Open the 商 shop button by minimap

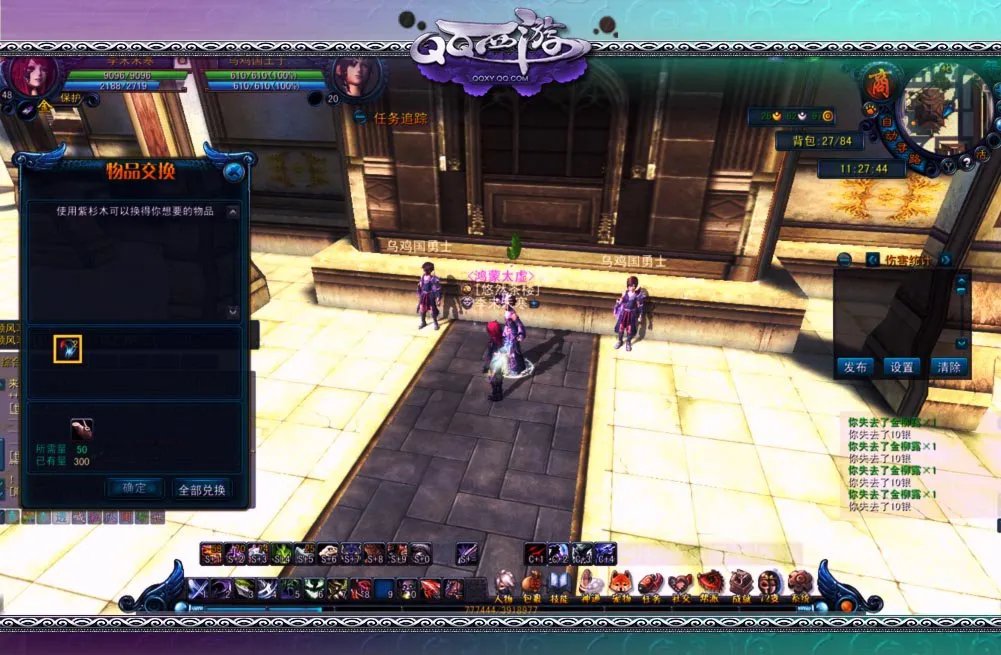[880, 79]
